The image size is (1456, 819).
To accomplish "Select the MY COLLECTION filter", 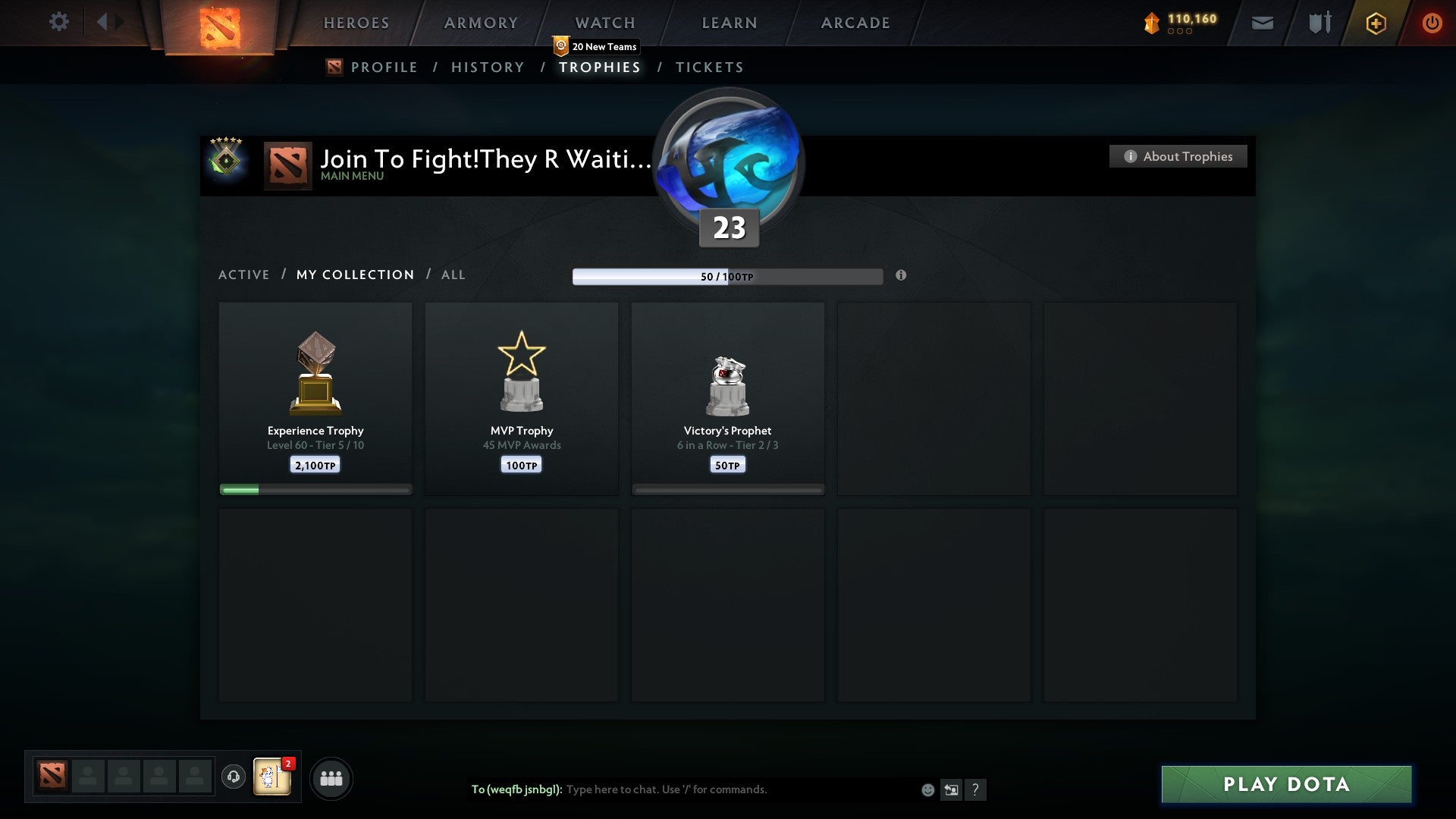I will tap(354, 275).
